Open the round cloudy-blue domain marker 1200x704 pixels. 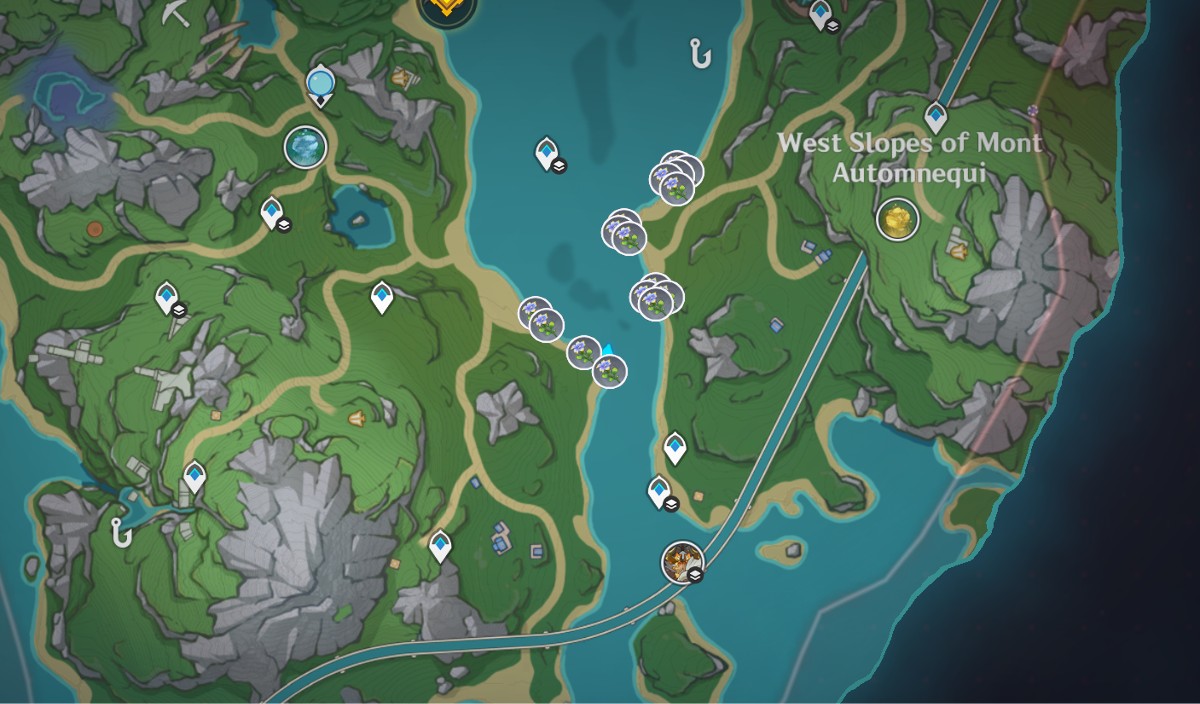(305, 147)
